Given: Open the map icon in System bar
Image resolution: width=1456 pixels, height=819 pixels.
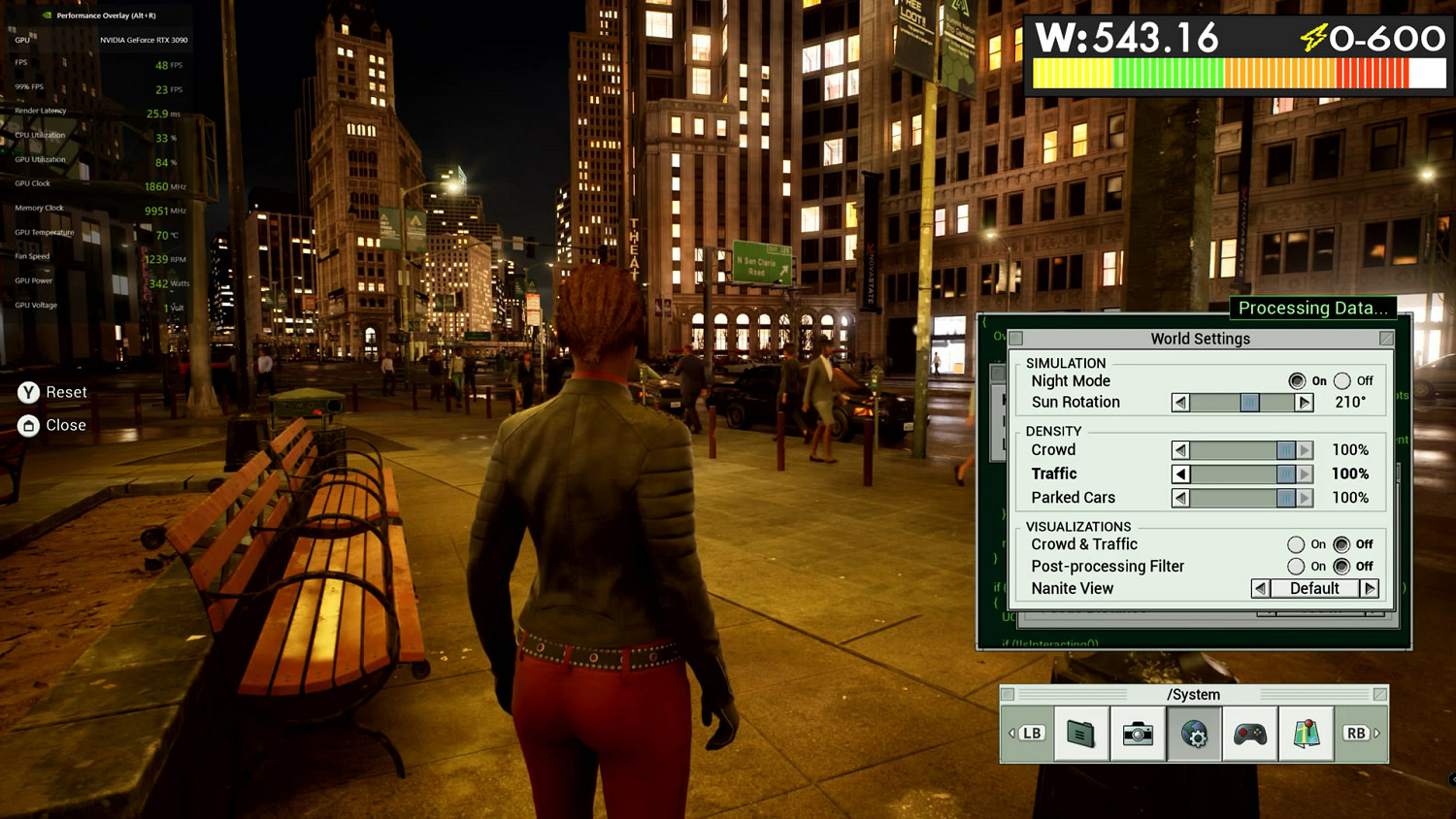Looking at the screenshot, I should click(x=1307, y=734).
